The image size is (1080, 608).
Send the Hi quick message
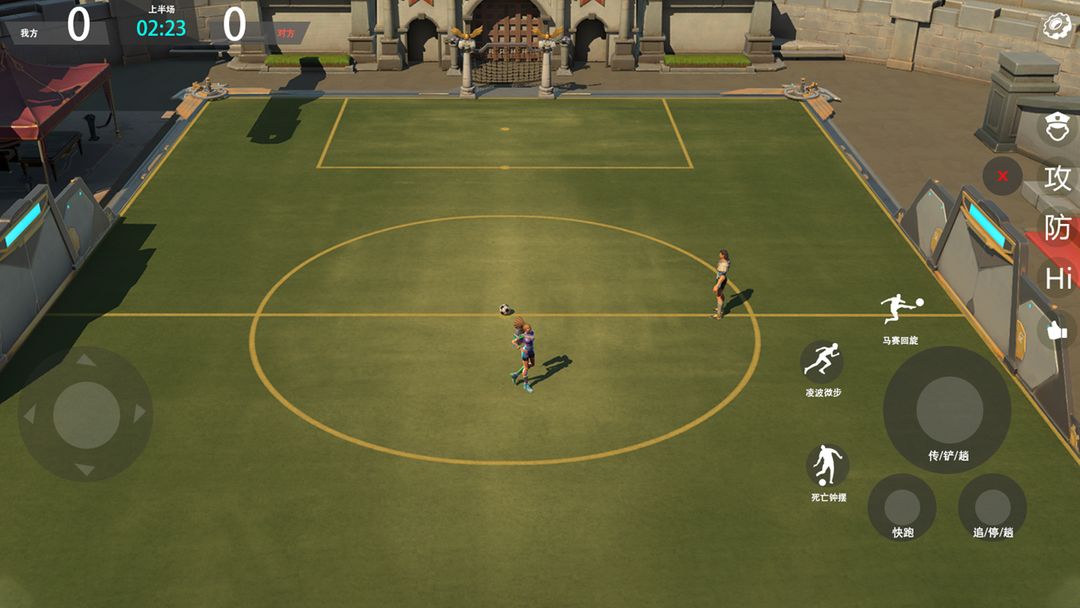point(1058,279)
